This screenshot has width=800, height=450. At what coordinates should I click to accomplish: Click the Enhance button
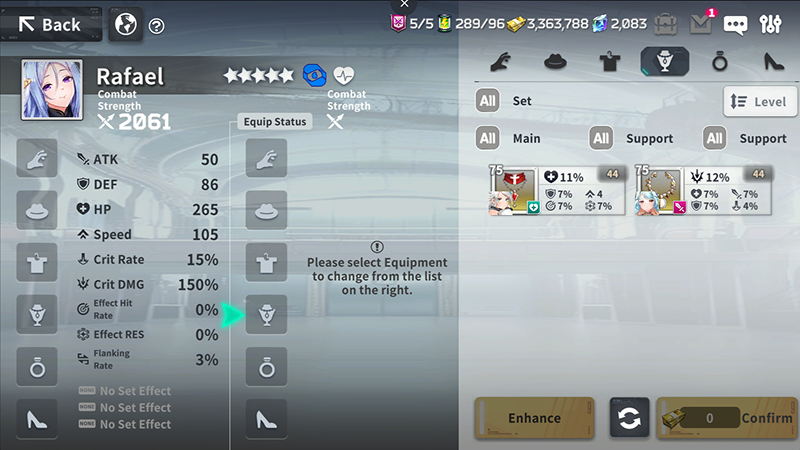pyautogui.click(x=534, y=418)
